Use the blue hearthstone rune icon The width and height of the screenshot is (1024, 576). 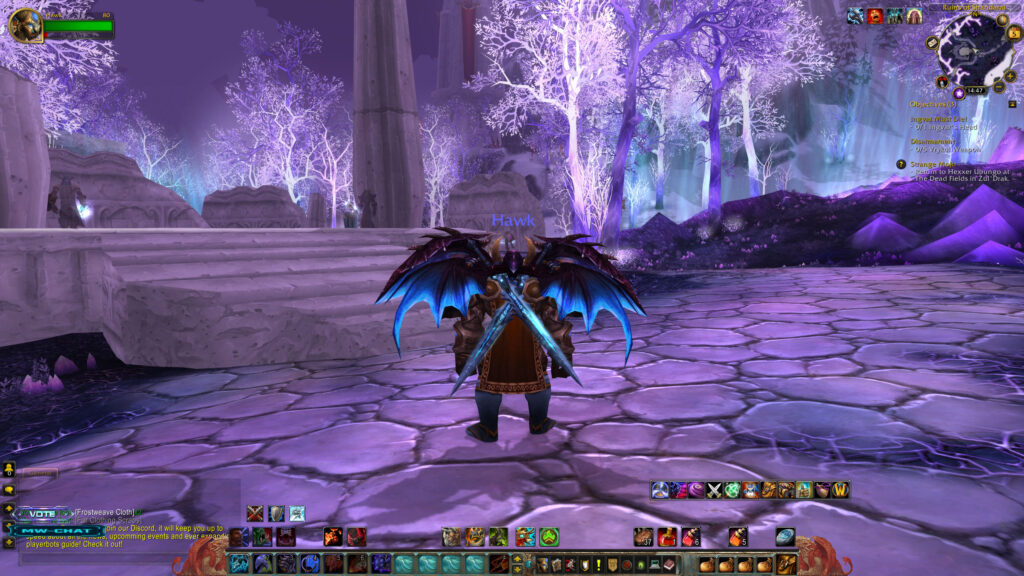click(785, 537)
